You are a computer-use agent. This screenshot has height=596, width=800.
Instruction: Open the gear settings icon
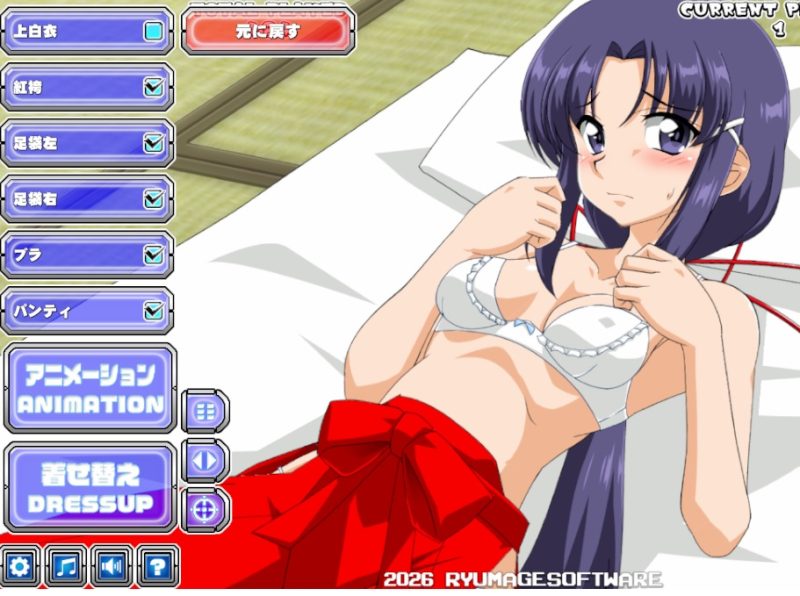(22, 568)
